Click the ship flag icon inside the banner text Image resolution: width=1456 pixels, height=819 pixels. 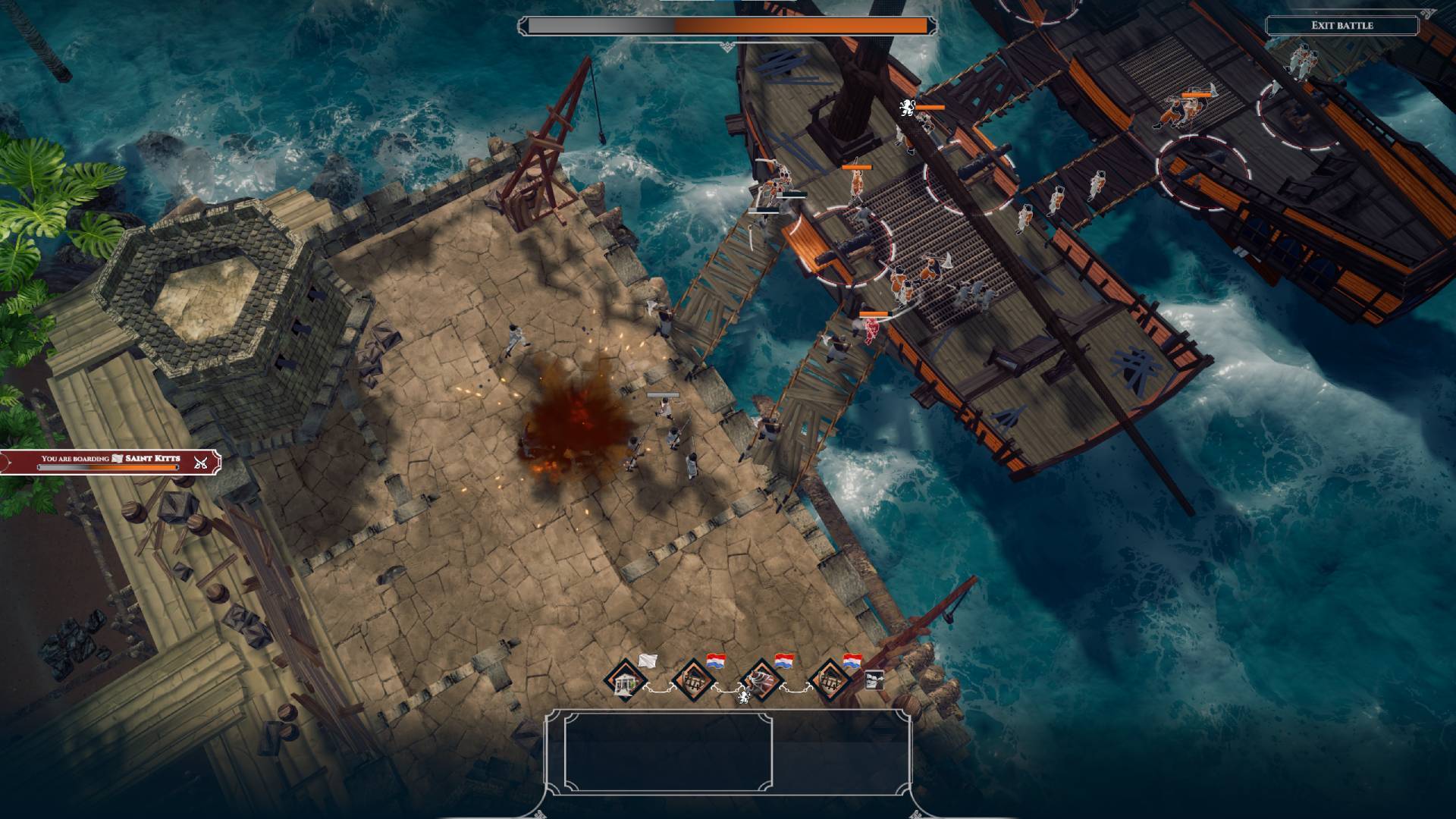tap(118, 459)
